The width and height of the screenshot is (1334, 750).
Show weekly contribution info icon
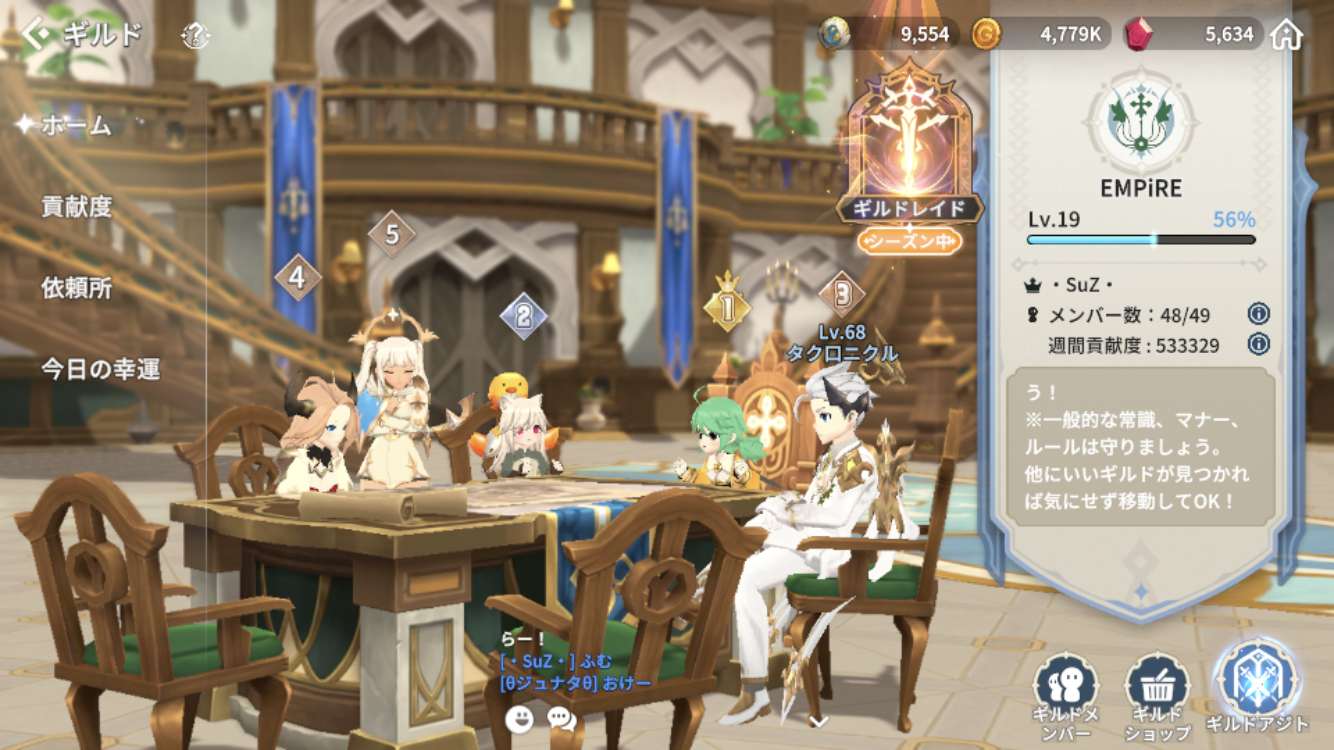click(1258, 345)
